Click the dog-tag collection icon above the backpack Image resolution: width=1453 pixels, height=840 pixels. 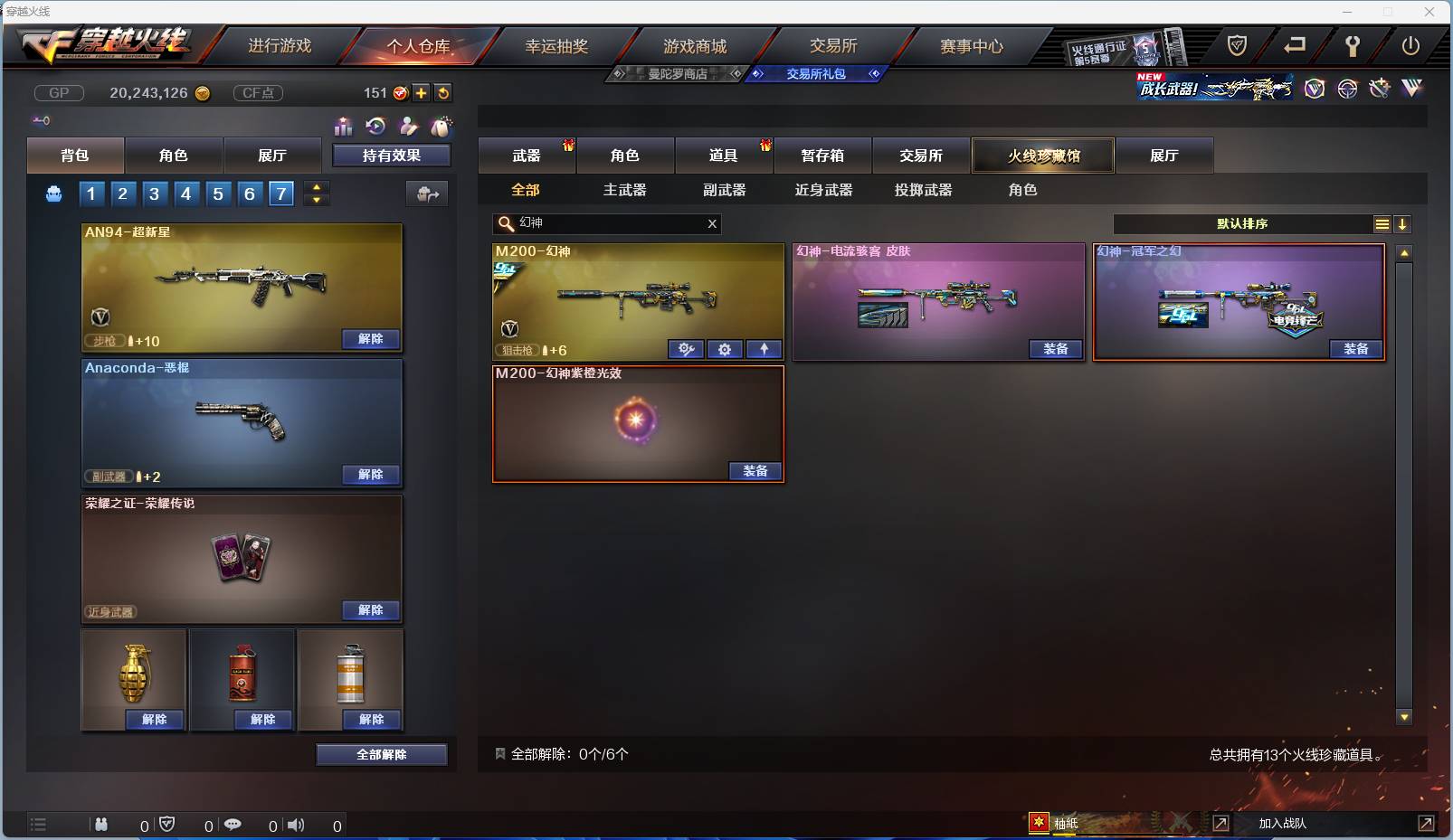point(442,127)
